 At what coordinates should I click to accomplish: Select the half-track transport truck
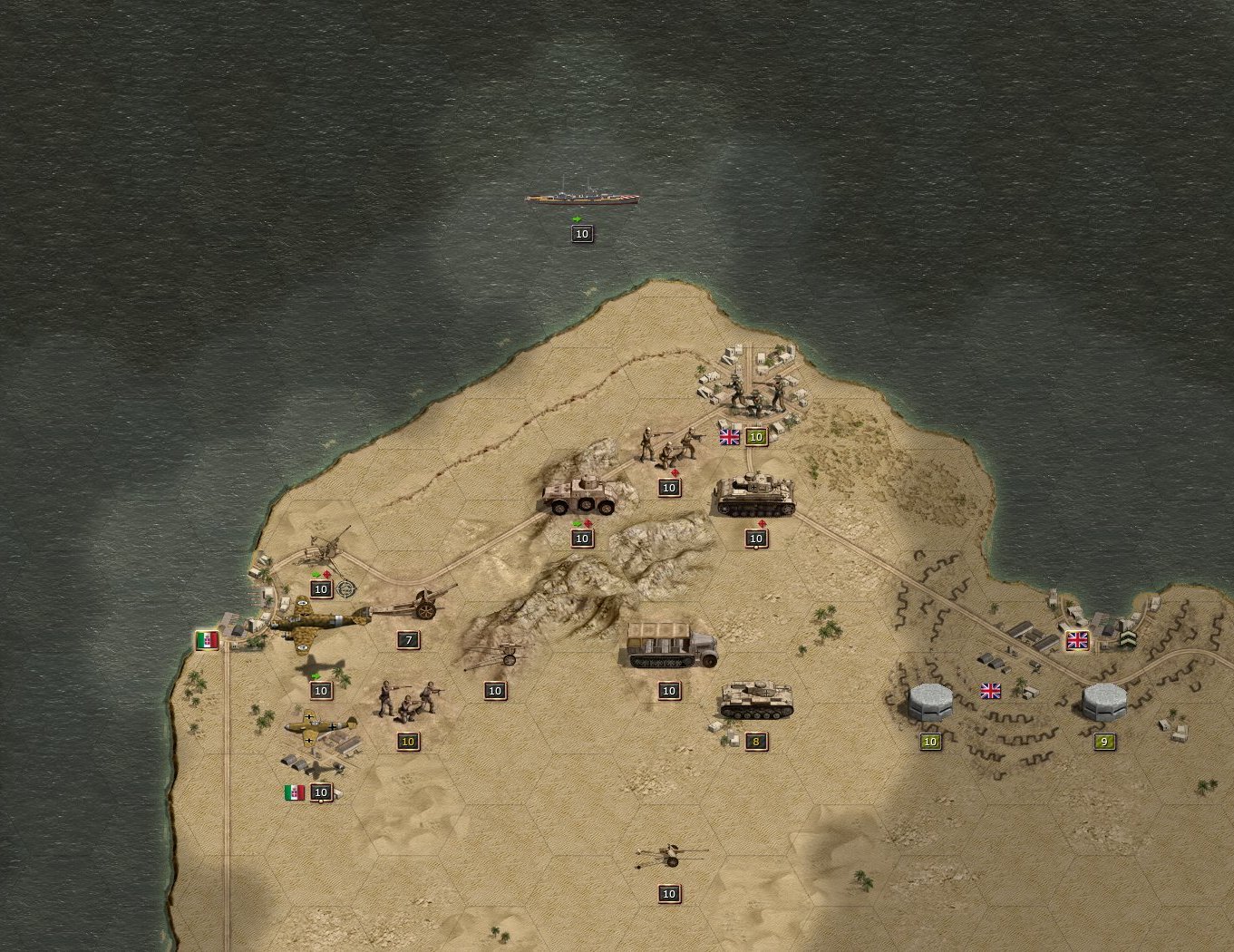click(x=671, y=645)
